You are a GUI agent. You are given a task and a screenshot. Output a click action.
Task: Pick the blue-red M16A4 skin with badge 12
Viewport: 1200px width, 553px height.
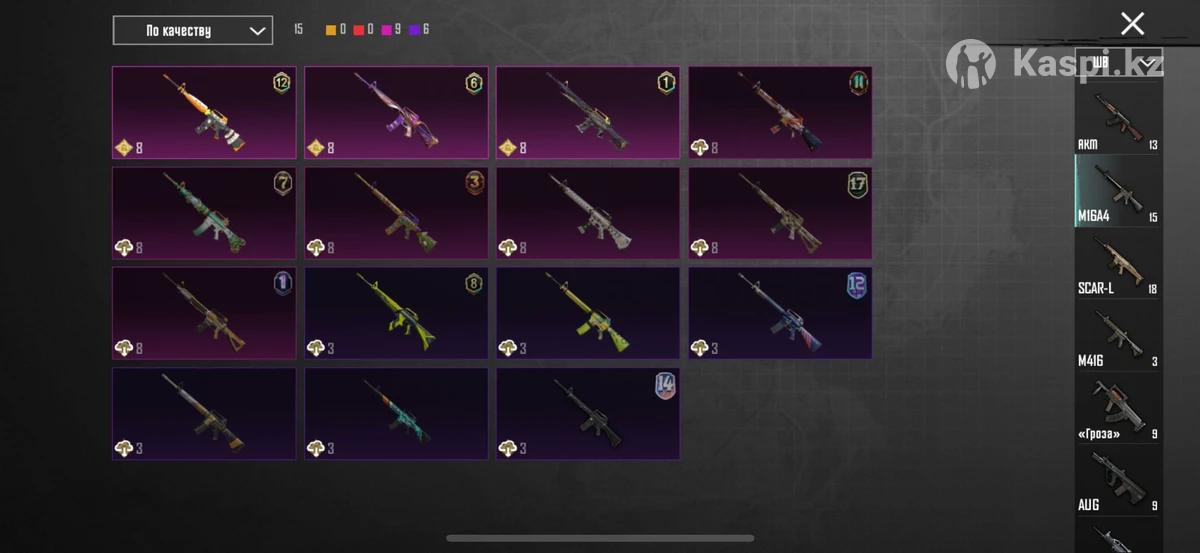coord(780,312)
